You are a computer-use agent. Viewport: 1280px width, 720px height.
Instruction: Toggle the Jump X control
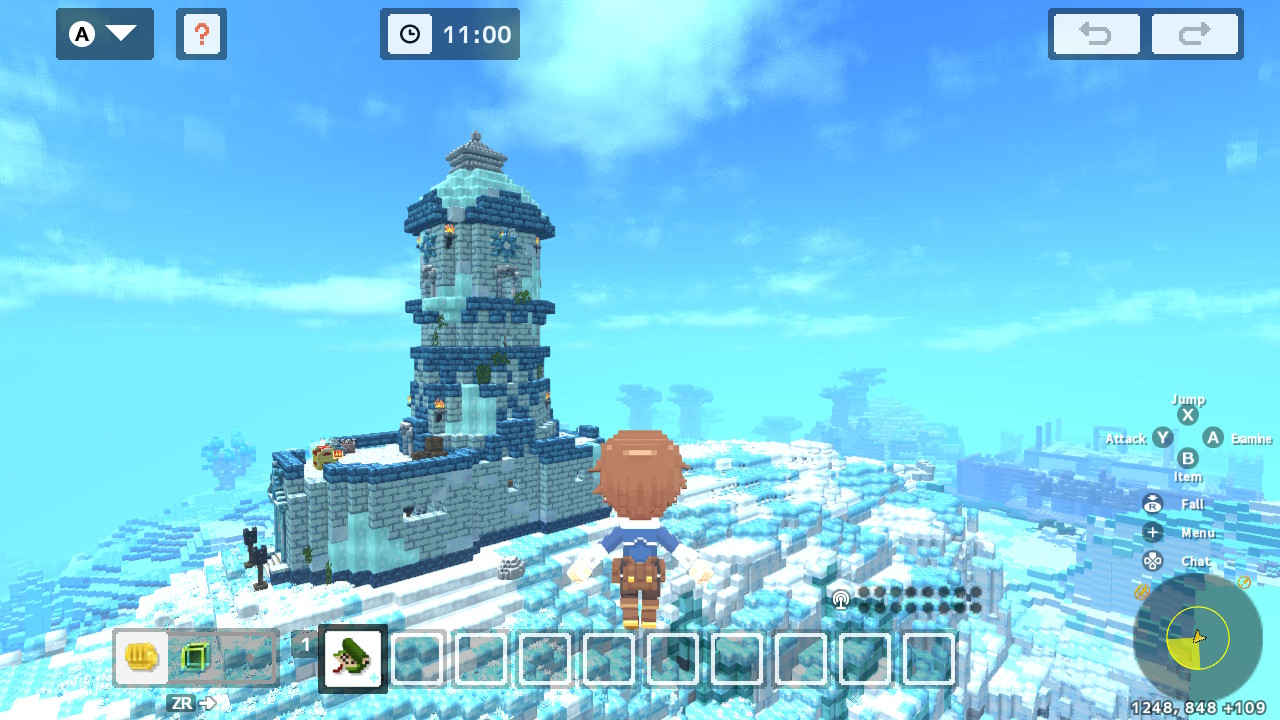point(1187,413)
